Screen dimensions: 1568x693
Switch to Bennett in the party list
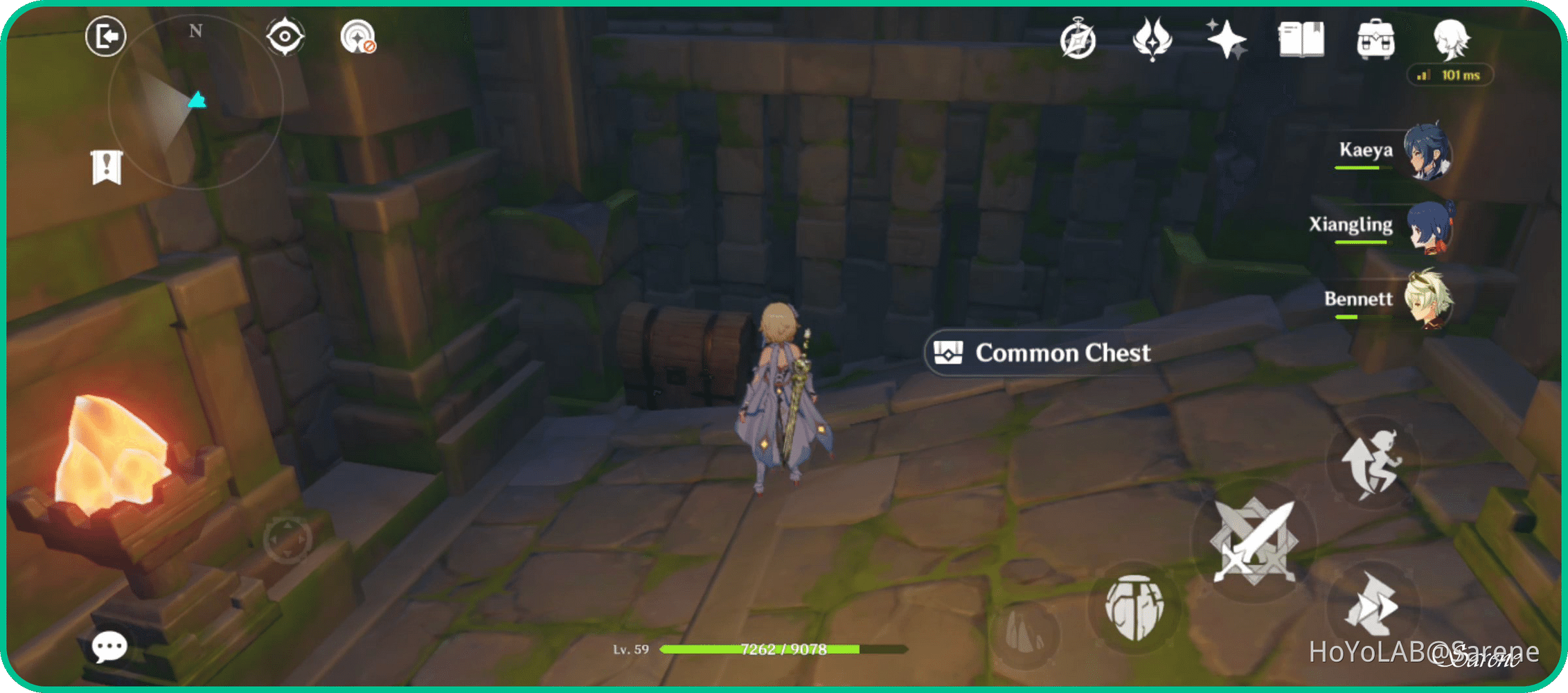pyautogui.click(x=1431, y=299)
